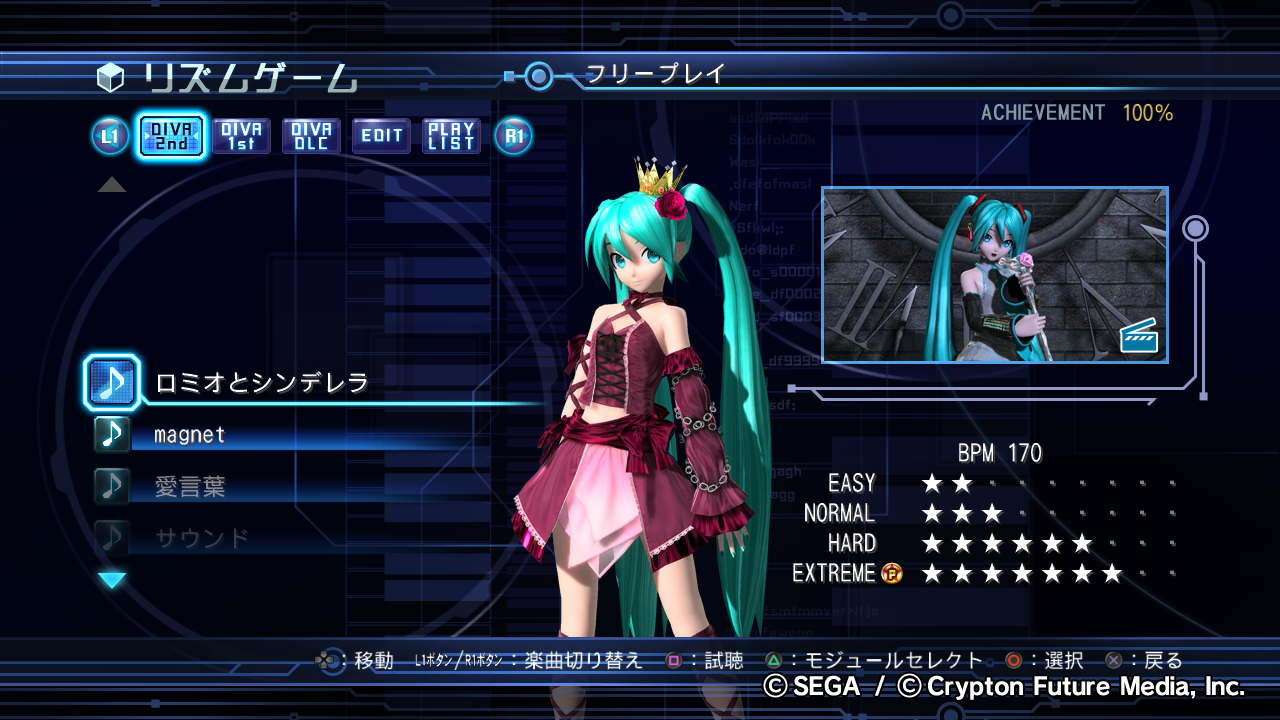This screenshot has height=720, width=1280.
Task: Open the song preview video thumbnail
Action: 994,274
